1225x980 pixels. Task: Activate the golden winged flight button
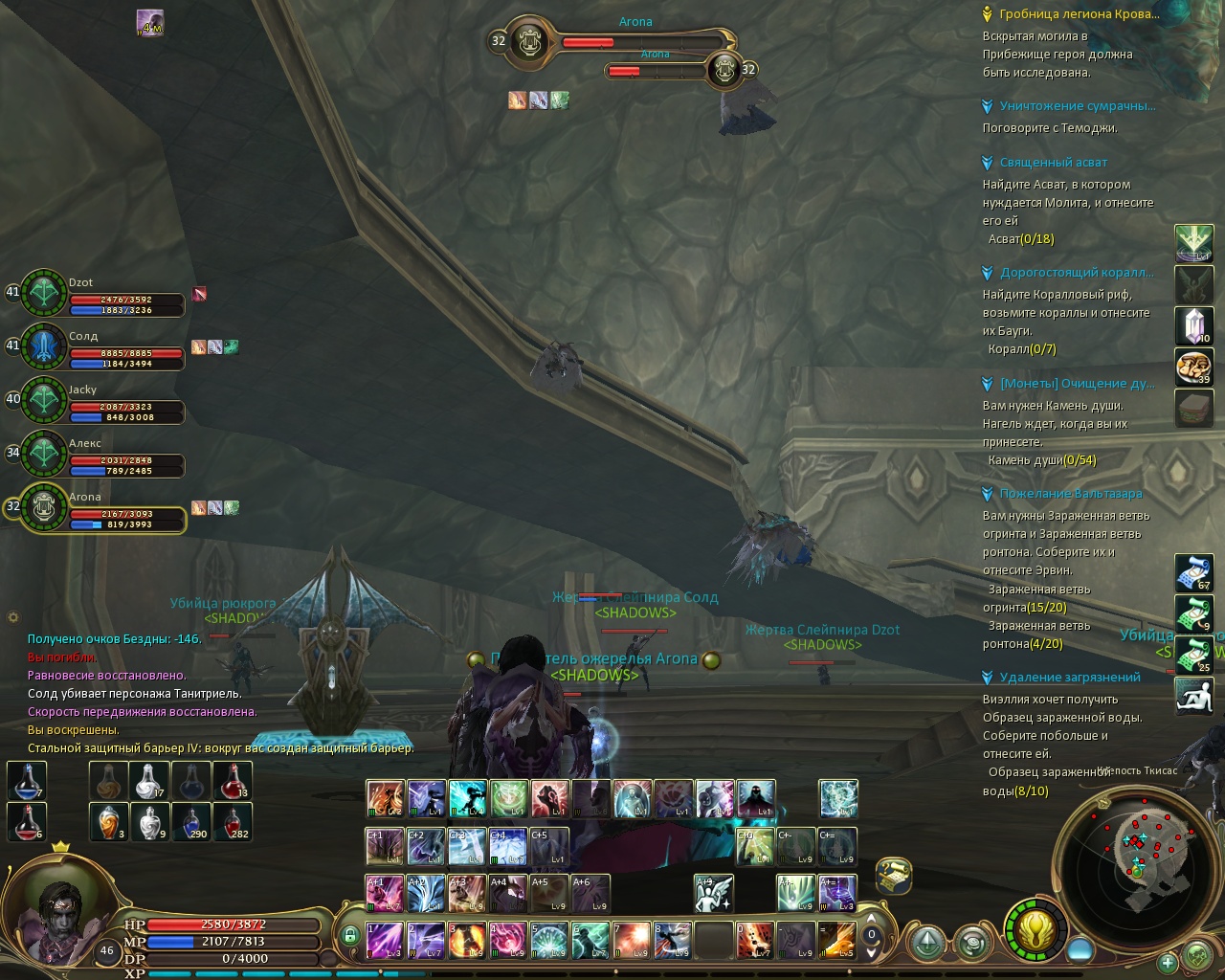point(1036,929)
